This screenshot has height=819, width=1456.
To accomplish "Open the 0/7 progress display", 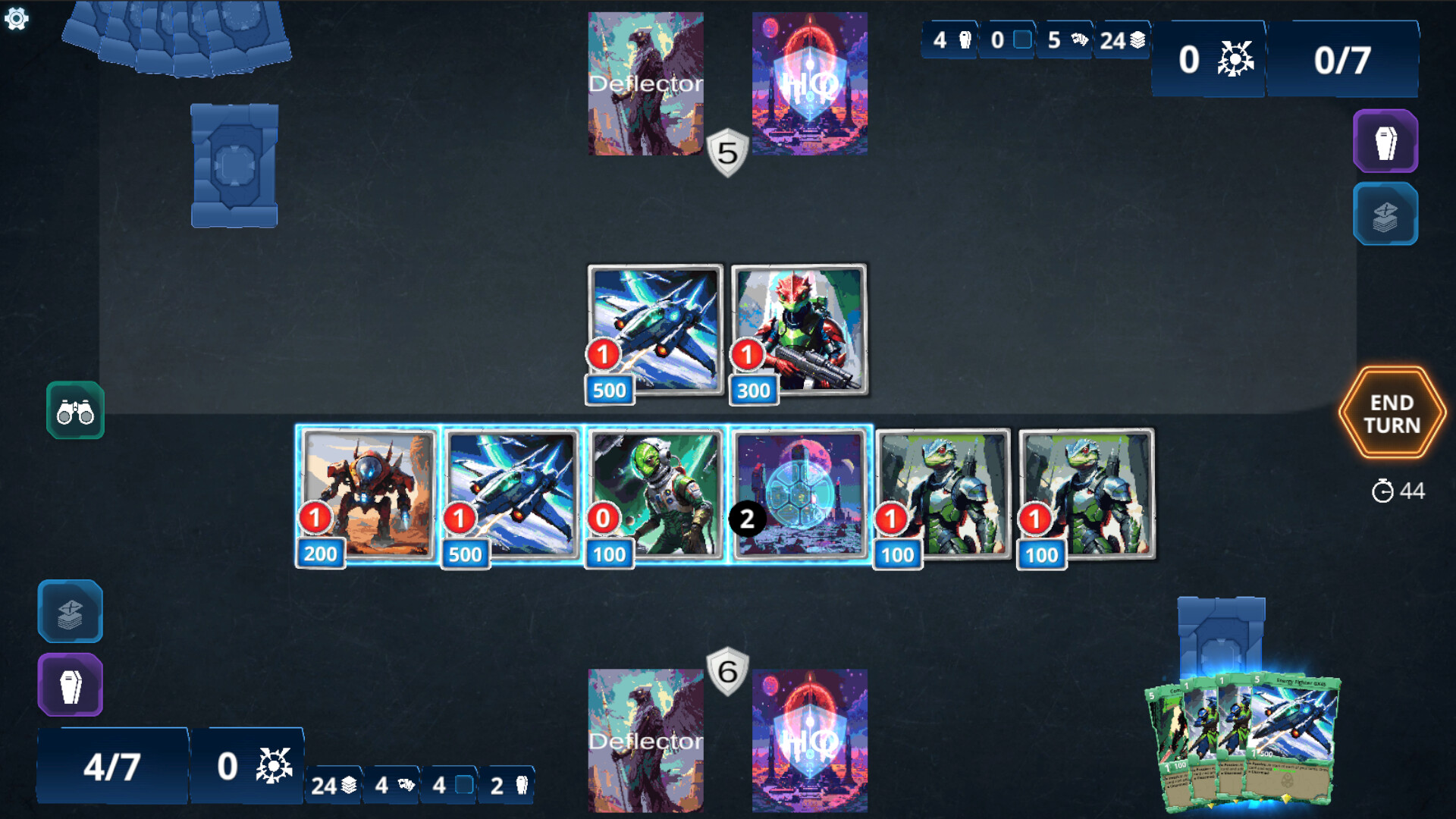I will click(1343, 59).
